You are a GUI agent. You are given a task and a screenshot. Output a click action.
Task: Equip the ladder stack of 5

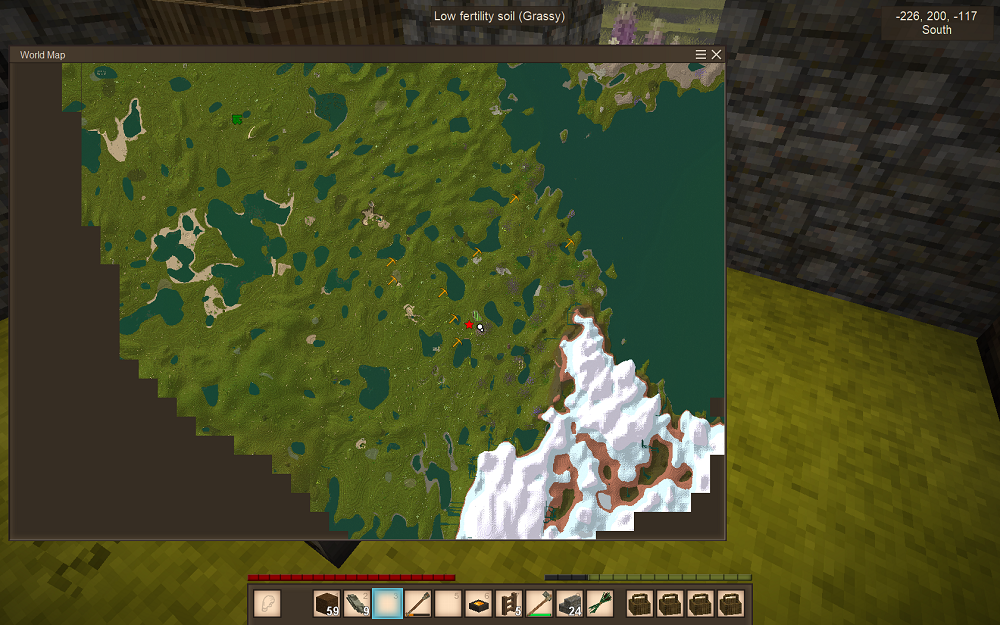tap(509, 604)
